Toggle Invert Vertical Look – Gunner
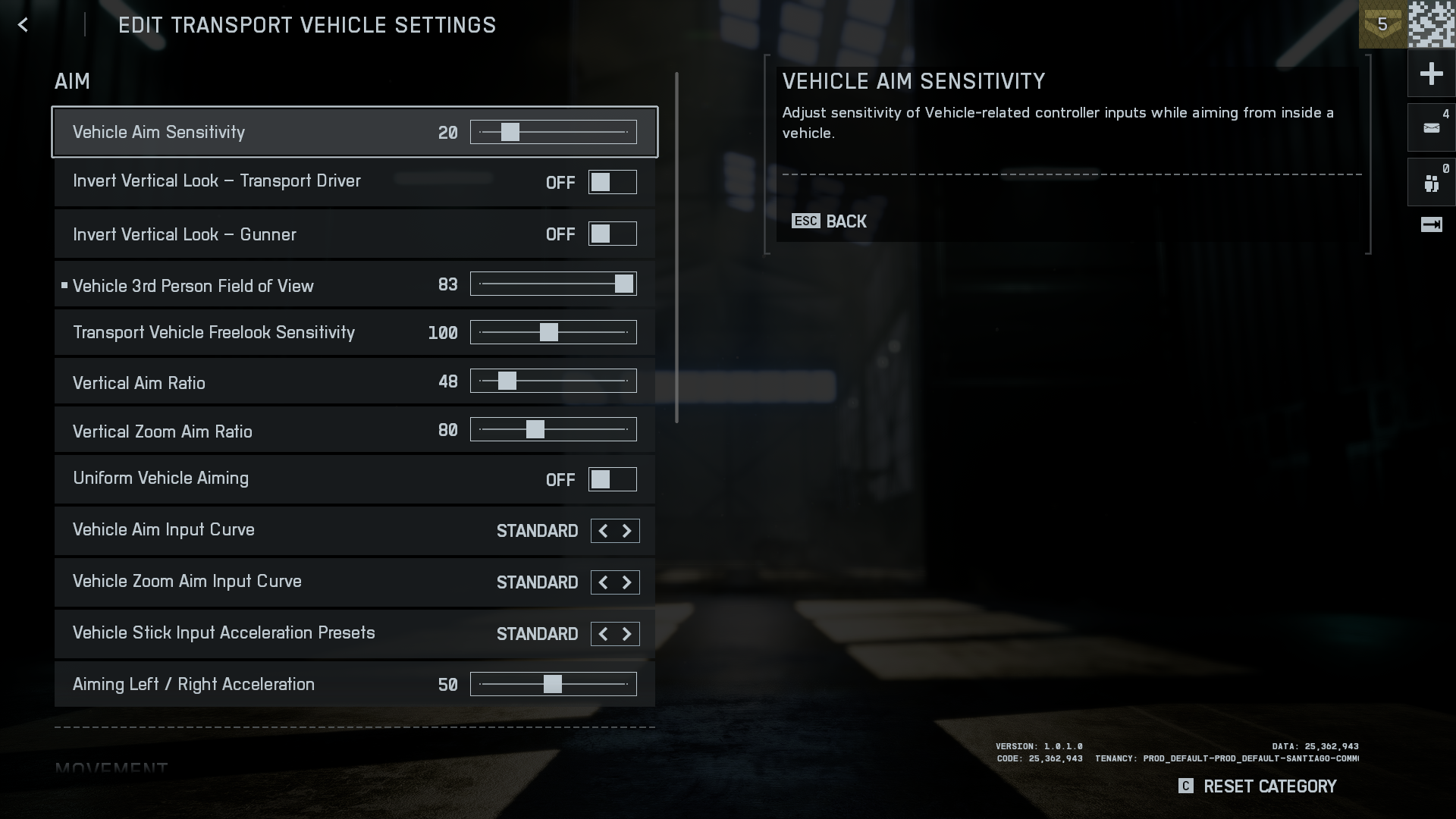This screenshot has height=819, width=1456. (612, 234)
